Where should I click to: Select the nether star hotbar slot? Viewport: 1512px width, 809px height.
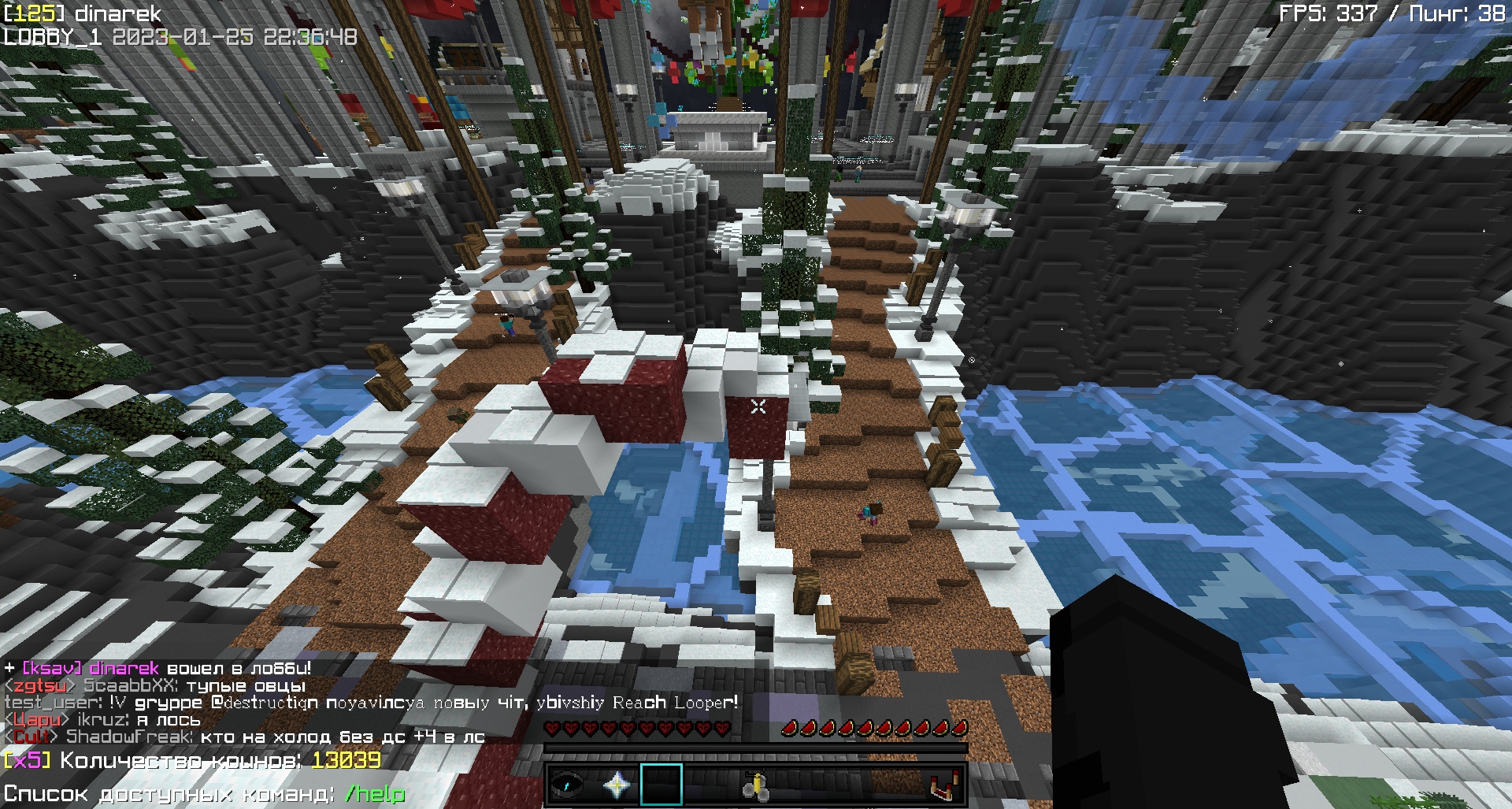tap(617, 785)
